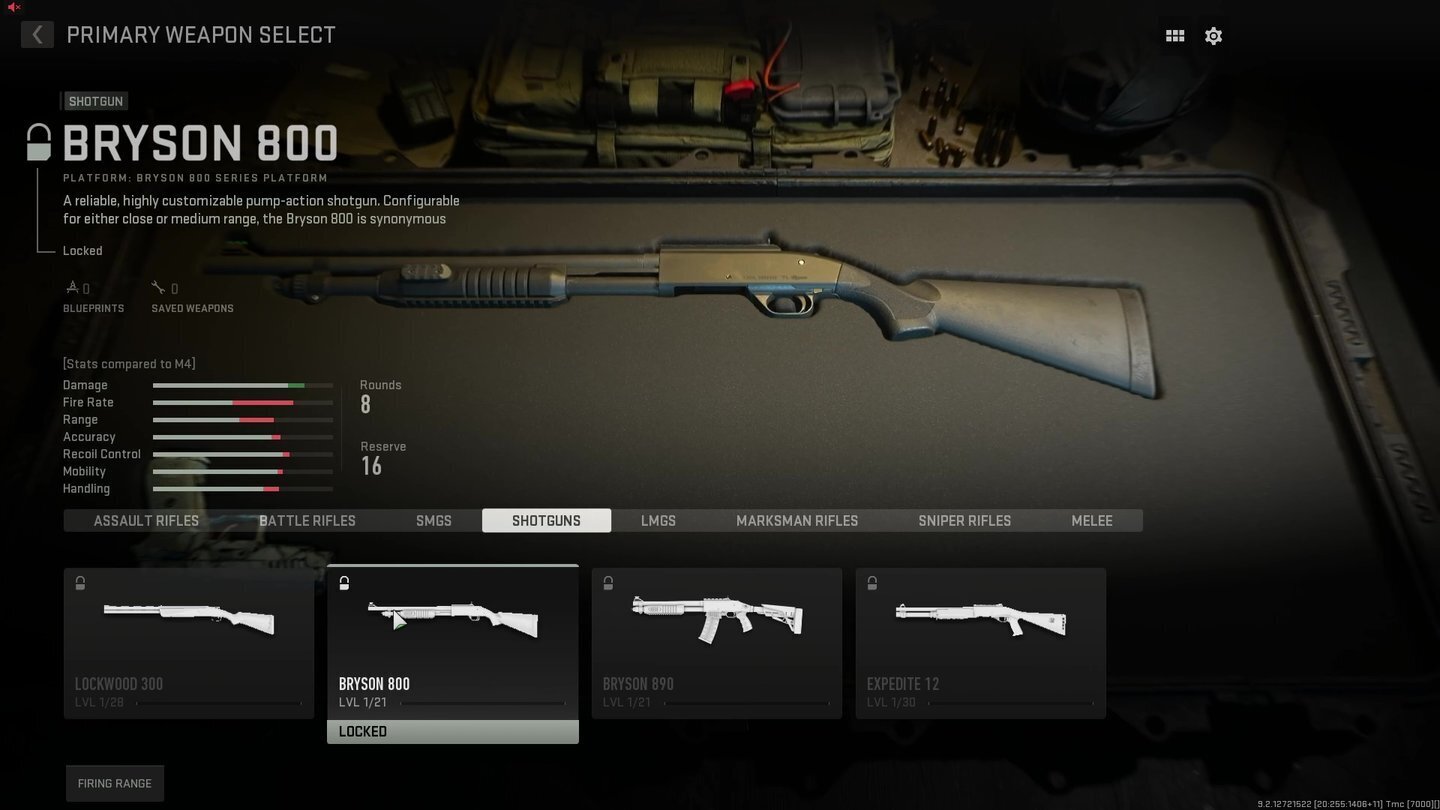Switch to the LMGS tab
The image size is (1440, 810).
[658, 520]
